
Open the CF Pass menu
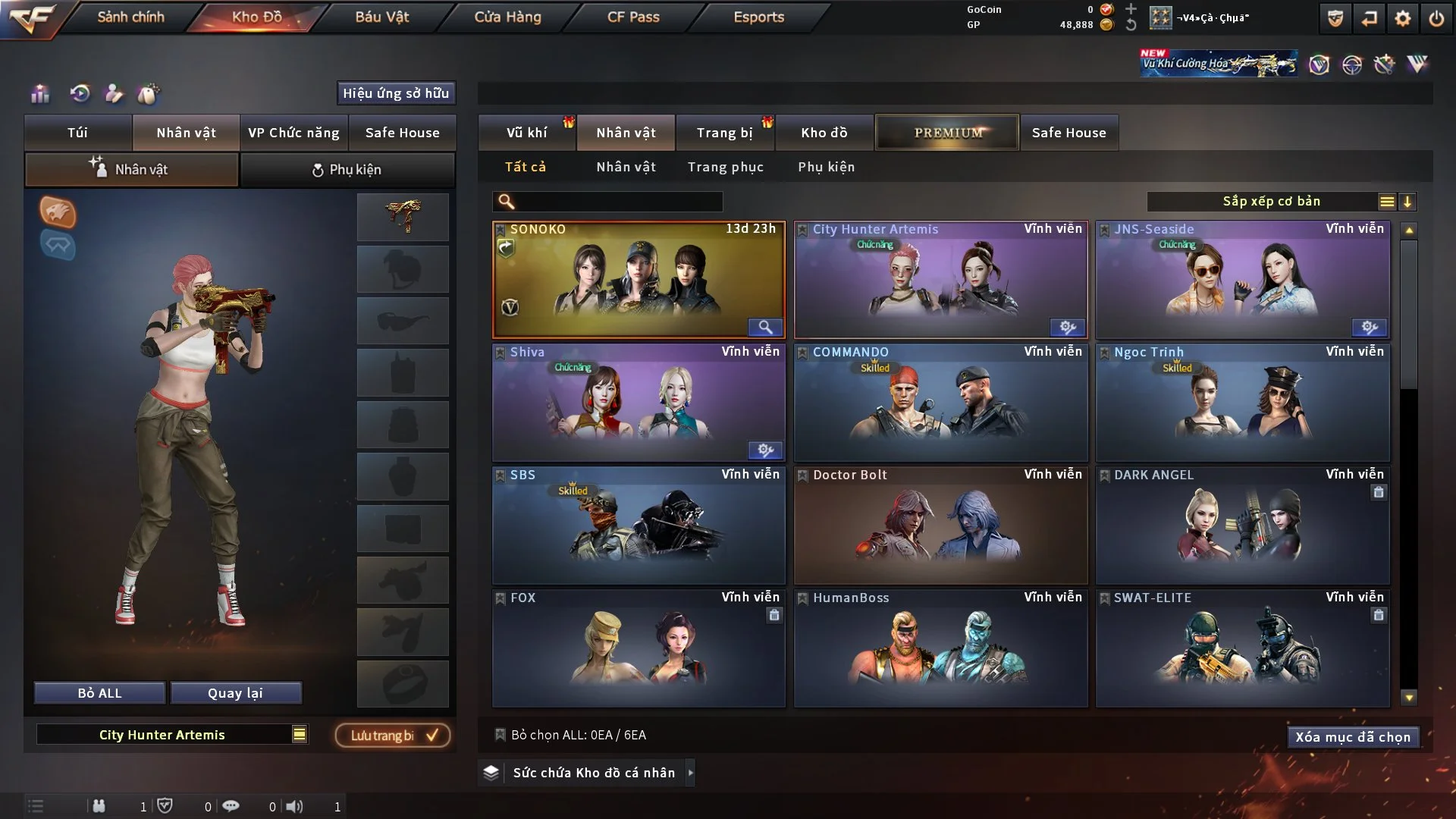pos(633,17)
